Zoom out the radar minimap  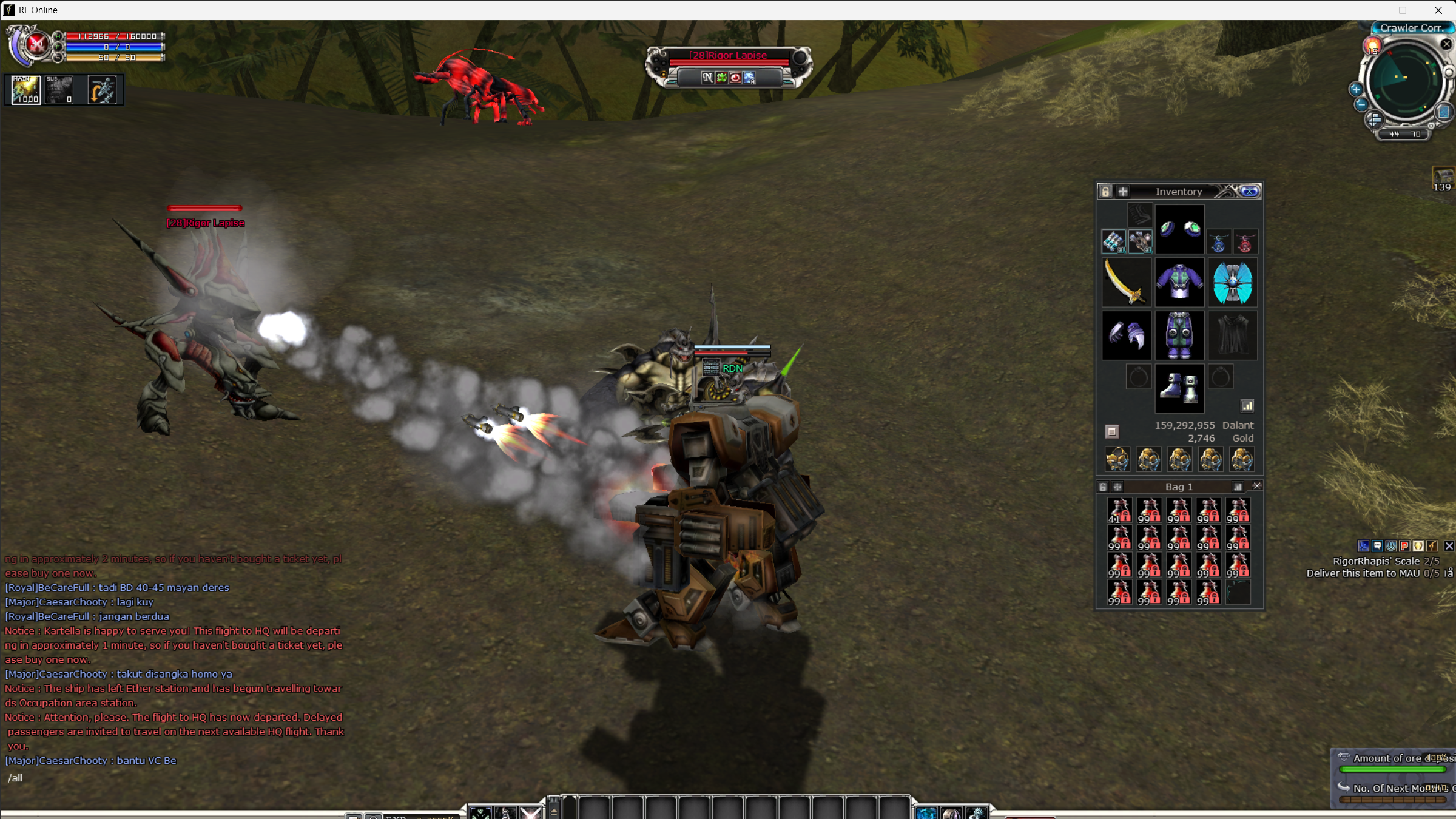(x=1361, y=104)
